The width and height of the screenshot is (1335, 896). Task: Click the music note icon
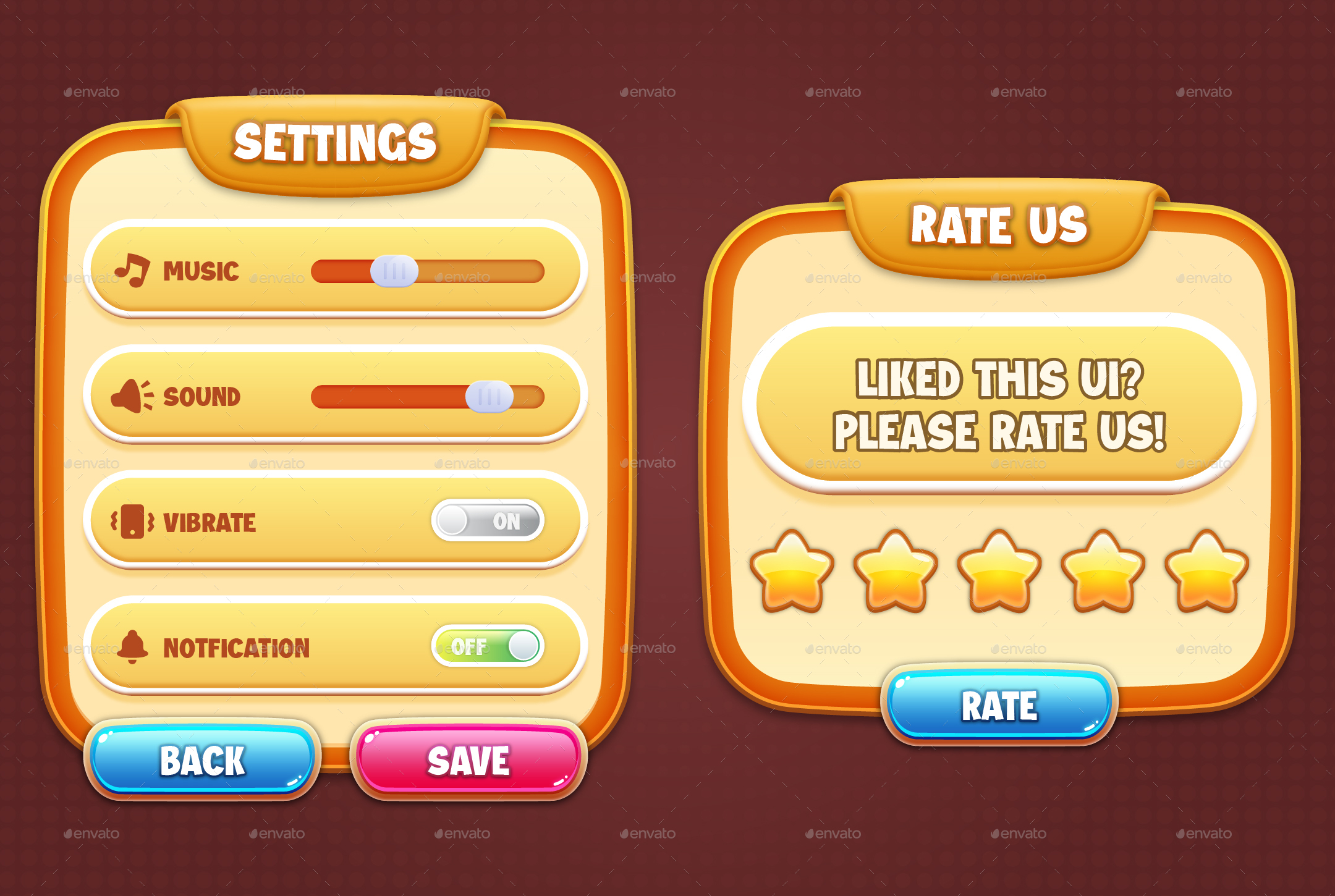coord(132,270)
